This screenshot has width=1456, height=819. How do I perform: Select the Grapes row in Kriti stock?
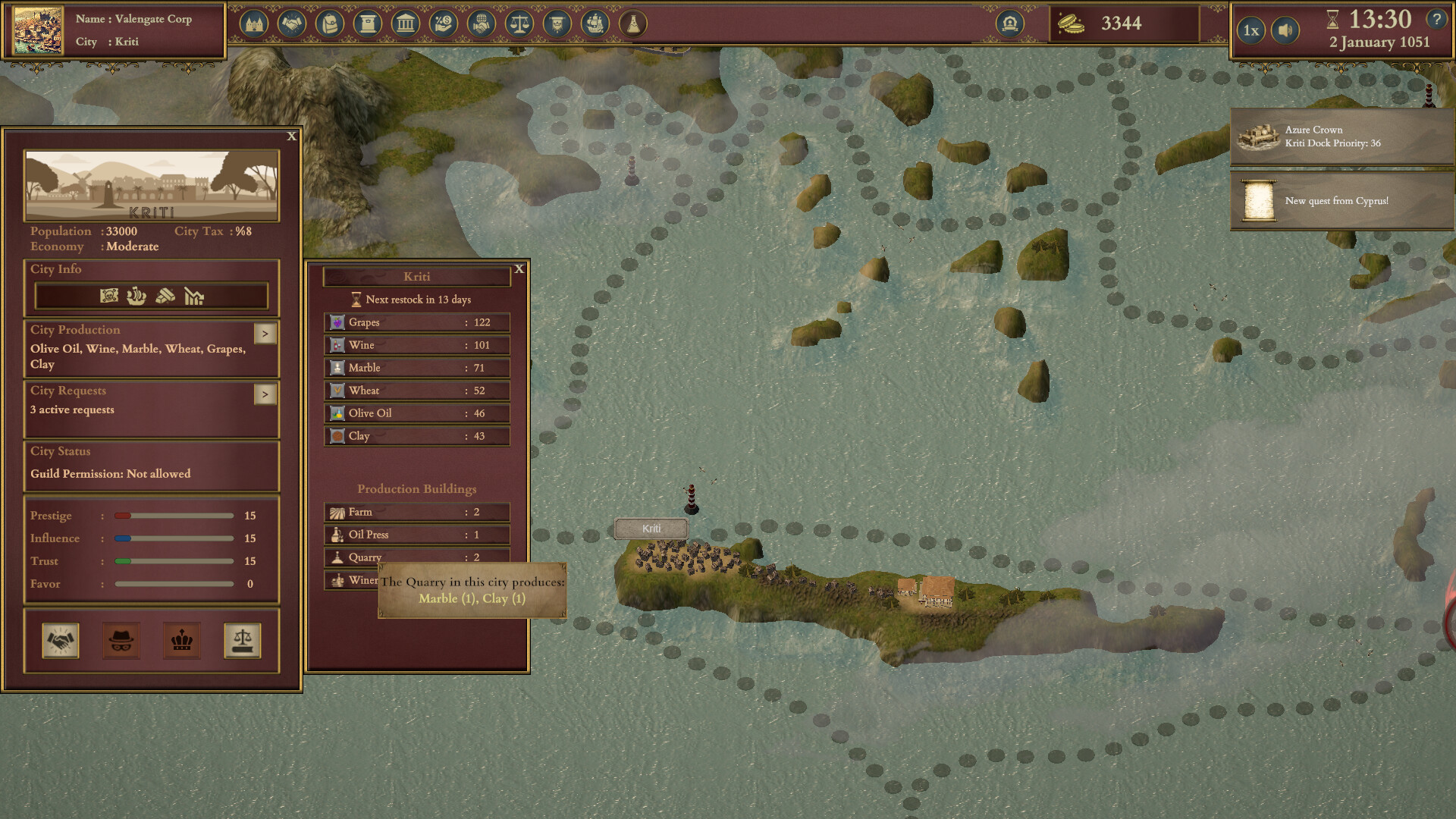(x=417, y=322)
